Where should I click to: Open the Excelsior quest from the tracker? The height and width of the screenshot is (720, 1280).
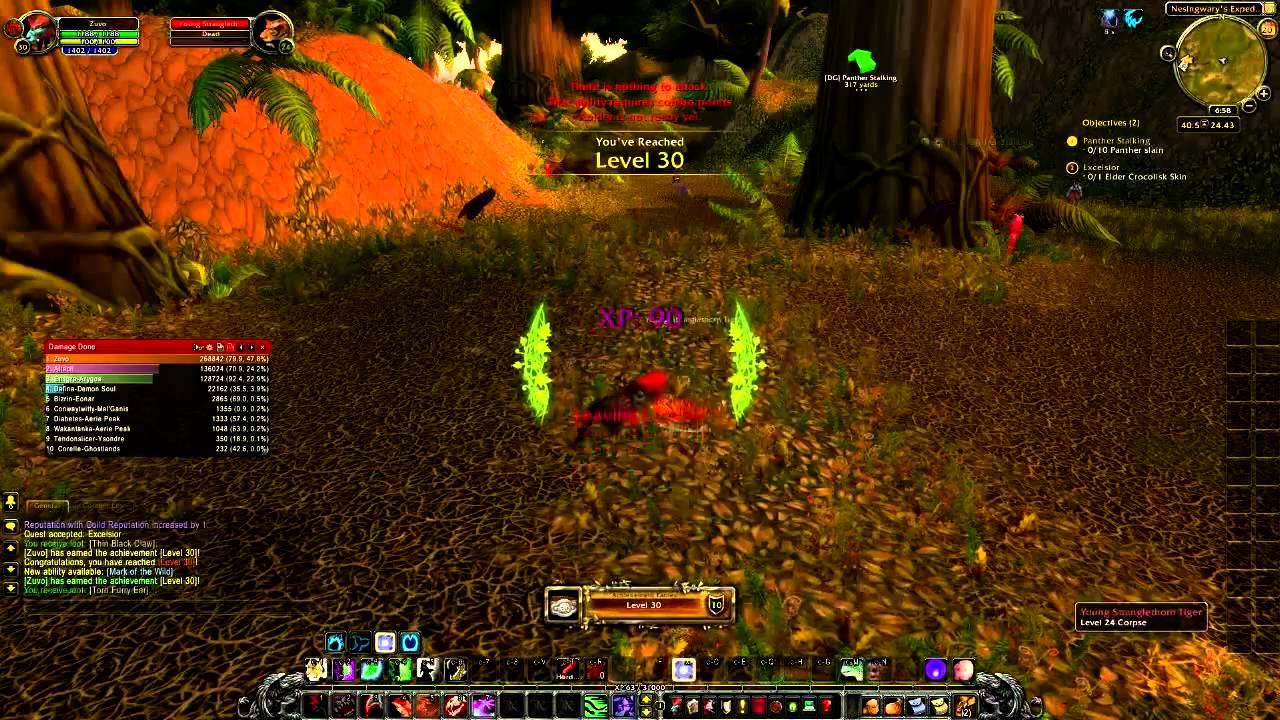(1101, 167)
